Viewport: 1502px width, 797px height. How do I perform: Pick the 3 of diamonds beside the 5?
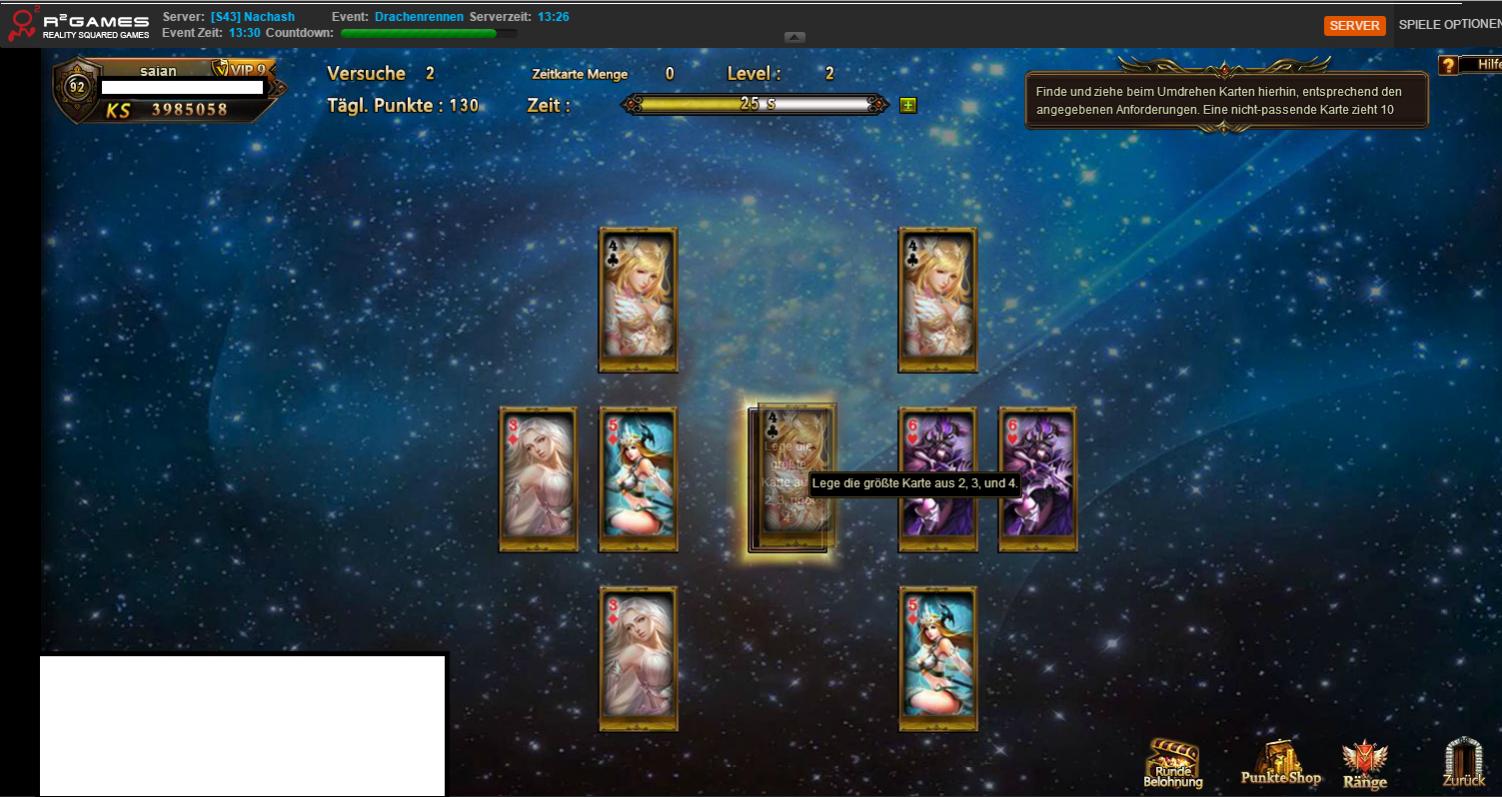[x=539, y=479]
